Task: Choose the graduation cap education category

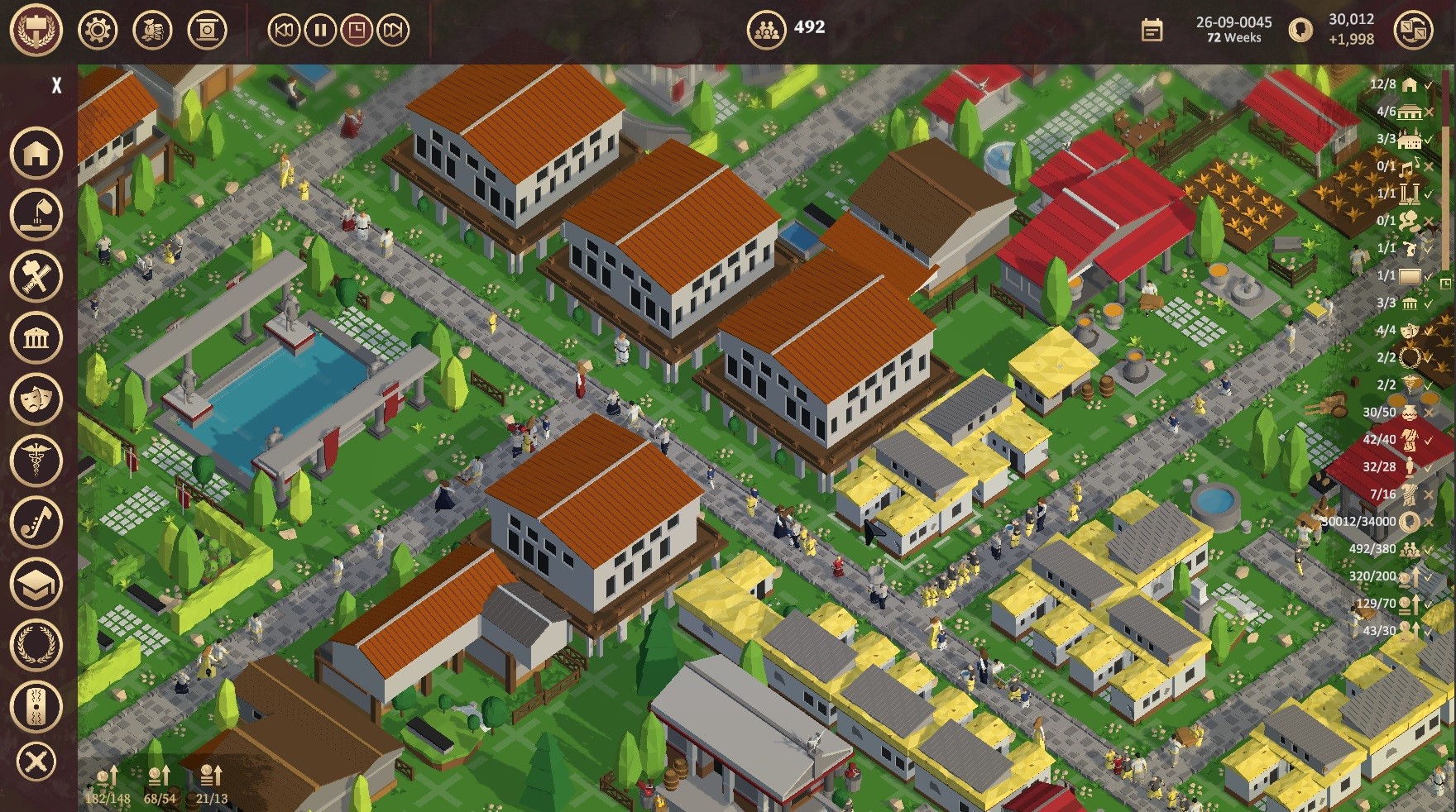Action: tap(36, 584)
